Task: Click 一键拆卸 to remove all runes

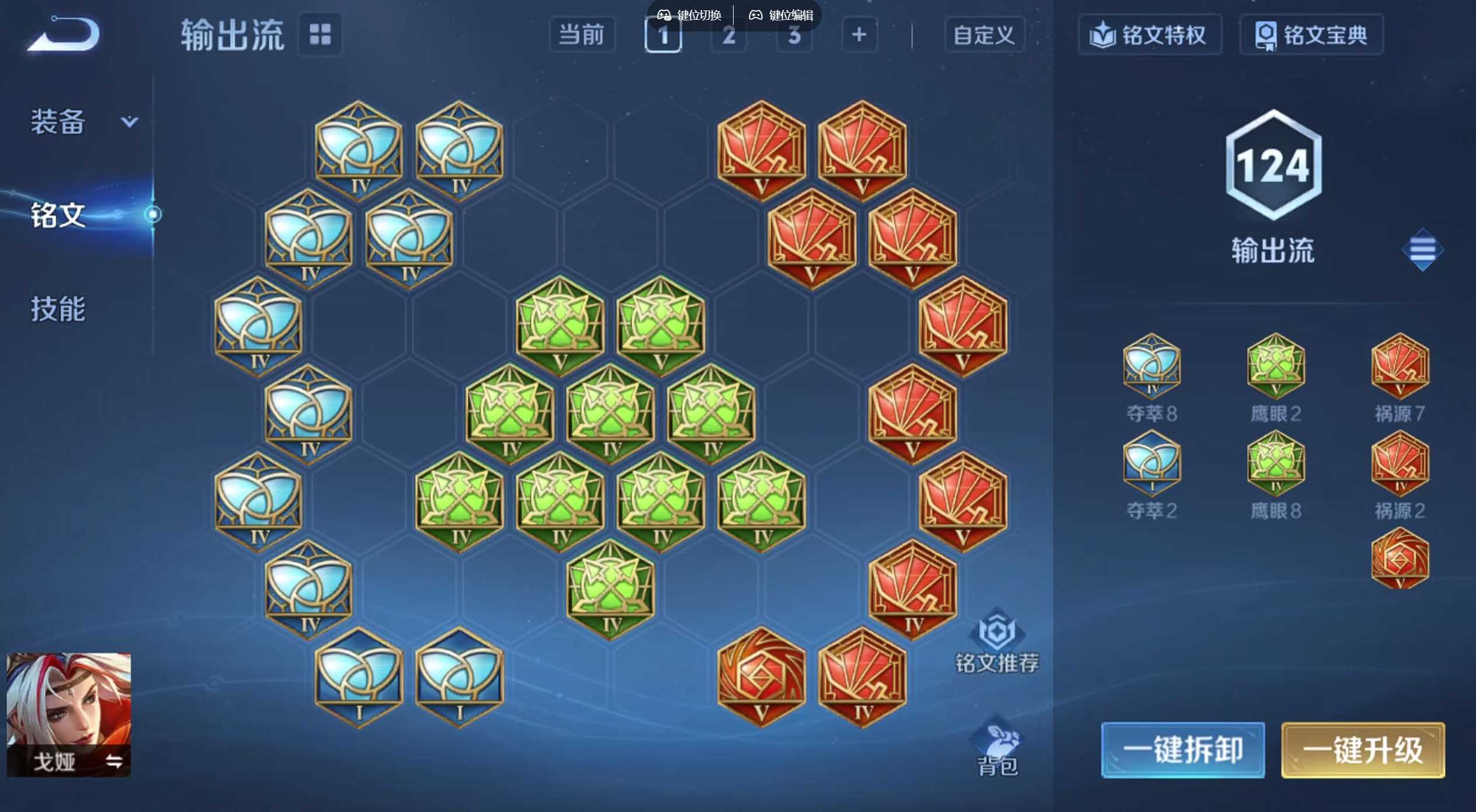Action: tap(1182, 750)
